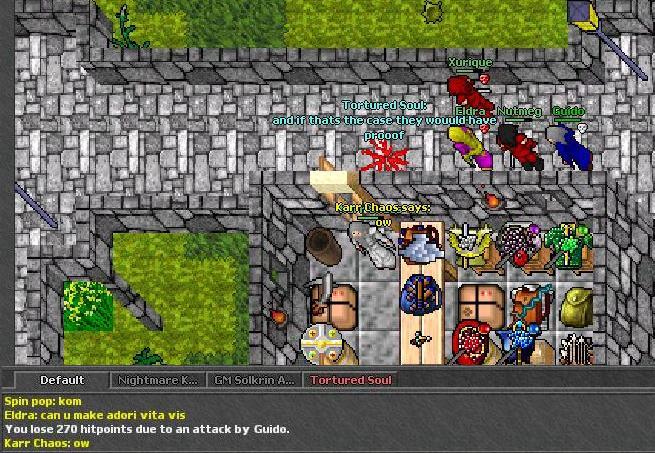This screenshot has height=453, width=655.
Task: Switch to the Default chat tab
Action: (61, 380)
